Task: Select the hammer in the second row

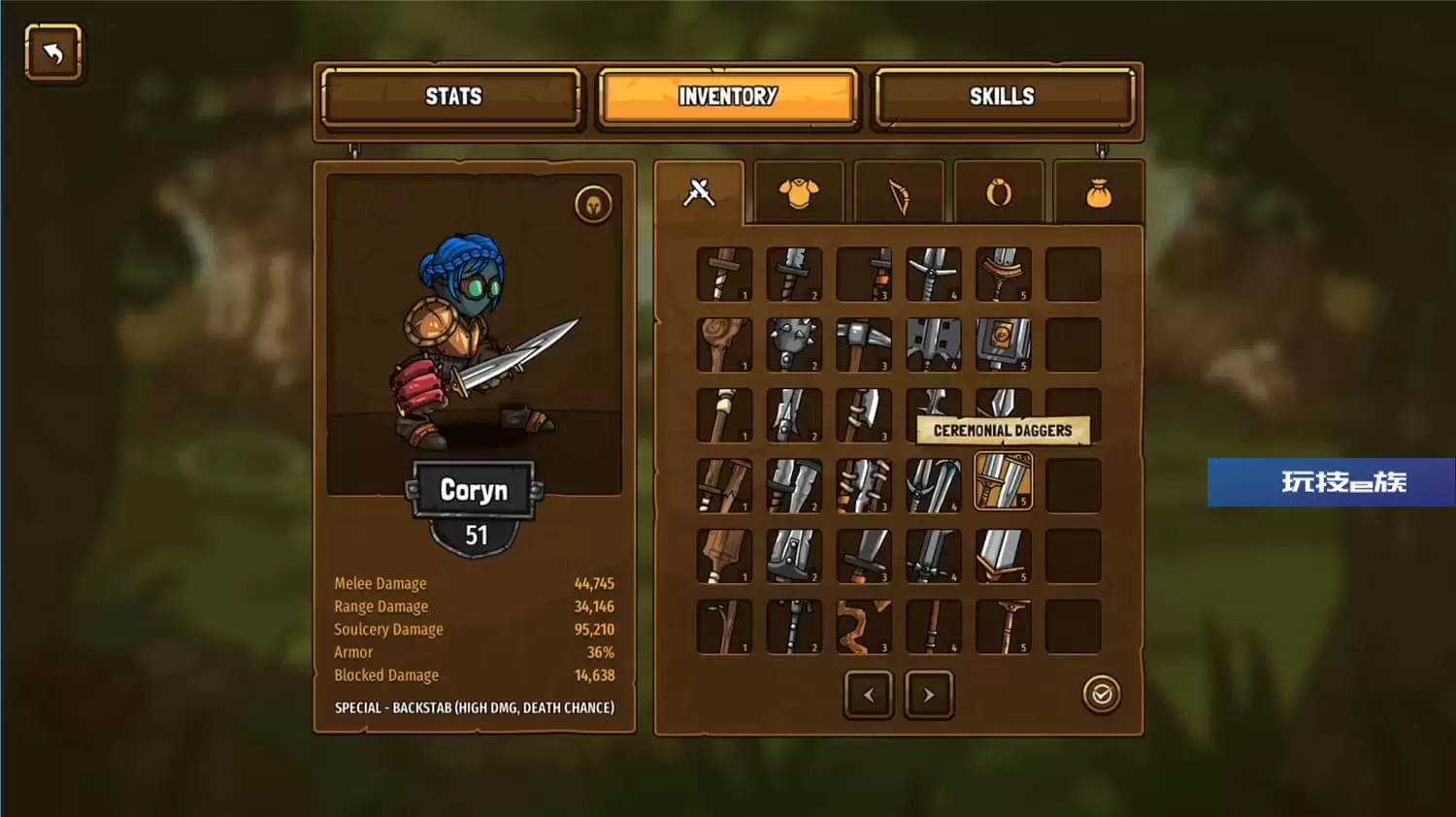Action: (x=863, y=344)
